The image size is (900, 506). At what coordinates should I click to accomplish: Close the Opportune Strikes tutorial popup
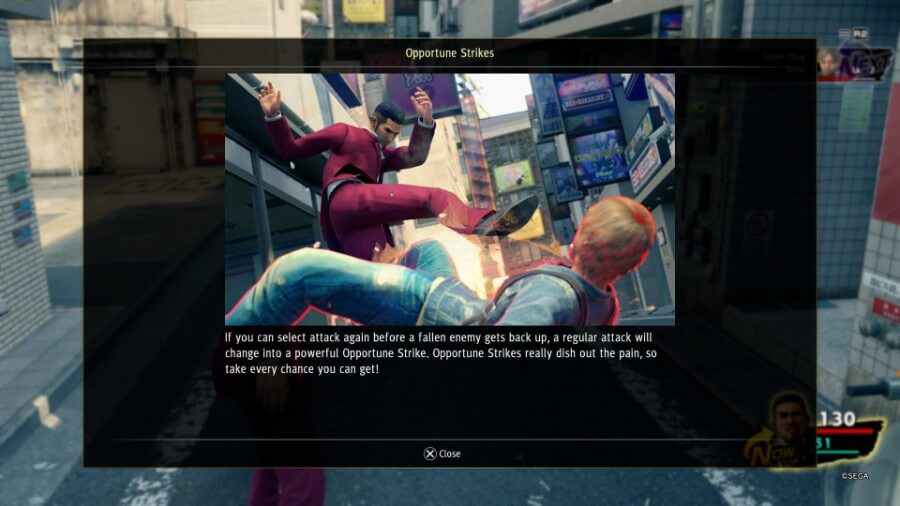point(442,453)
